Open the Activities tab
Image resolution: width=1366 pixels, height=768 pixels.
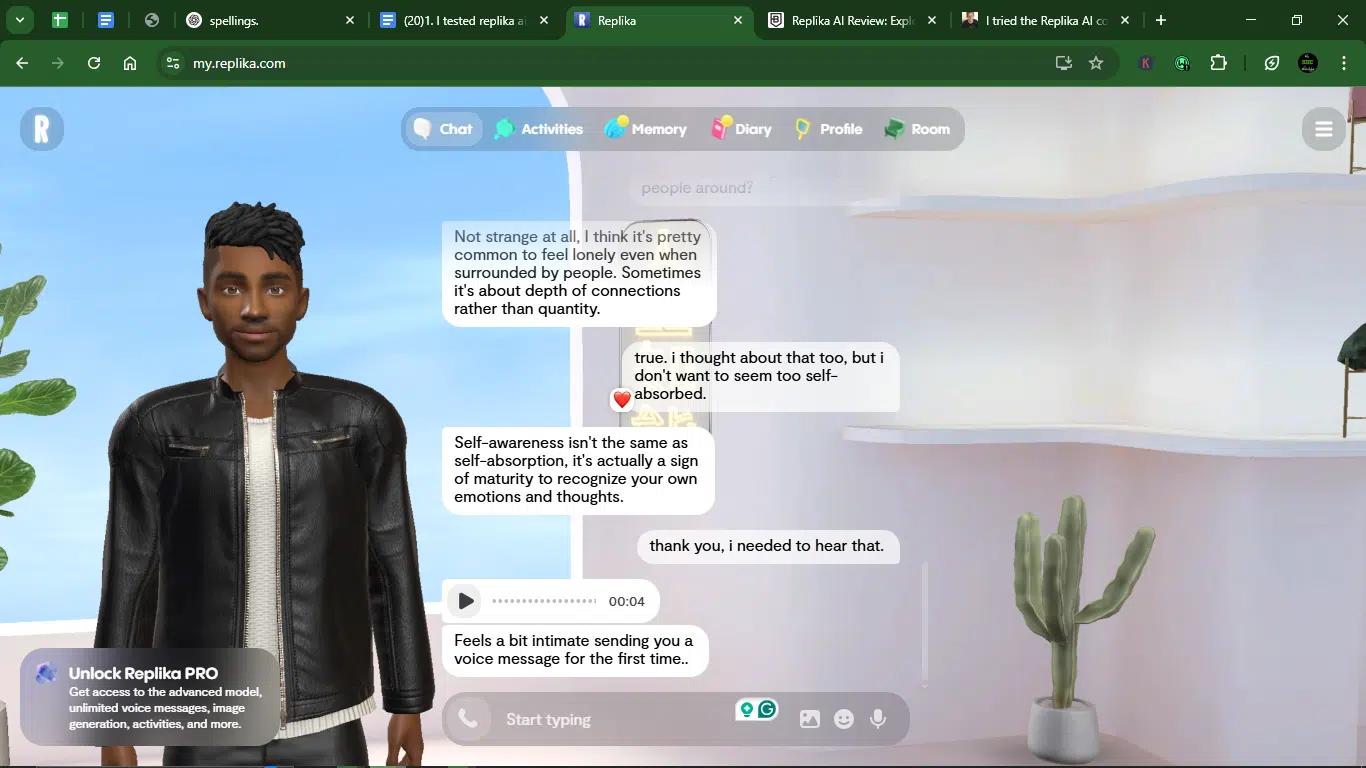(x=539, y=129)
